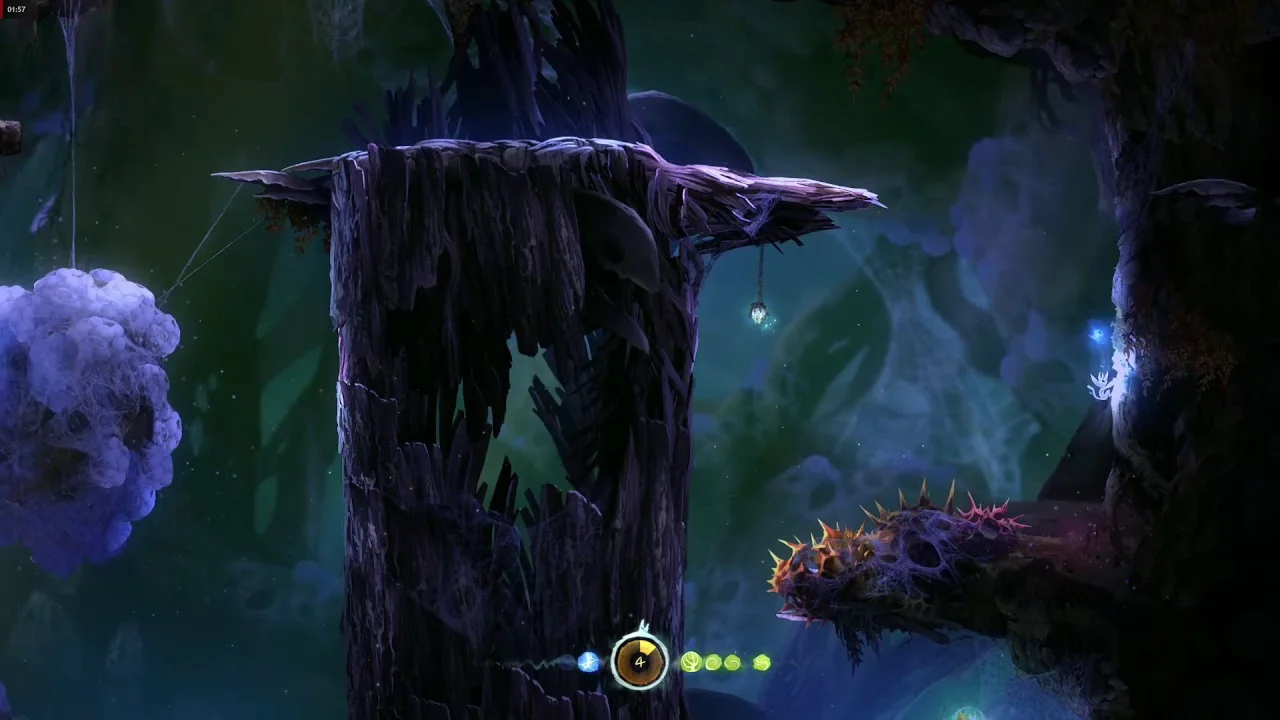Select the green tree ability icon
Screen dimensions: 1280x720
point(691,663)
